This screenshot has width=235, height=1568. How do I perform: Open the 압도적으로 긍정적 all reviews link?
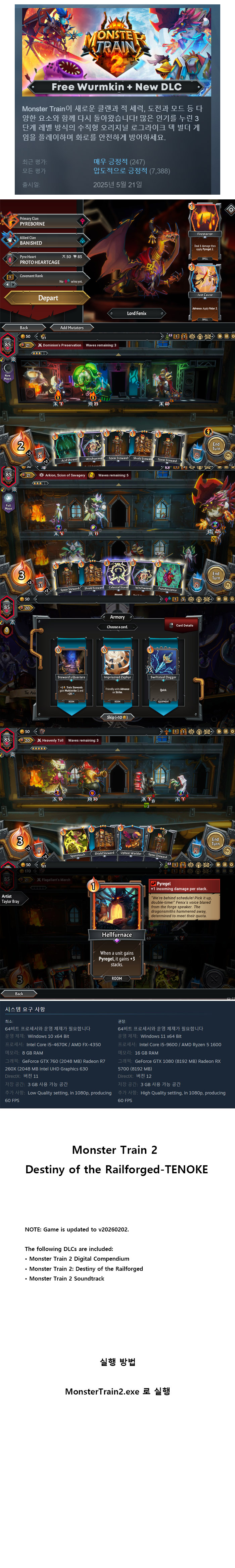coord(120,170)
